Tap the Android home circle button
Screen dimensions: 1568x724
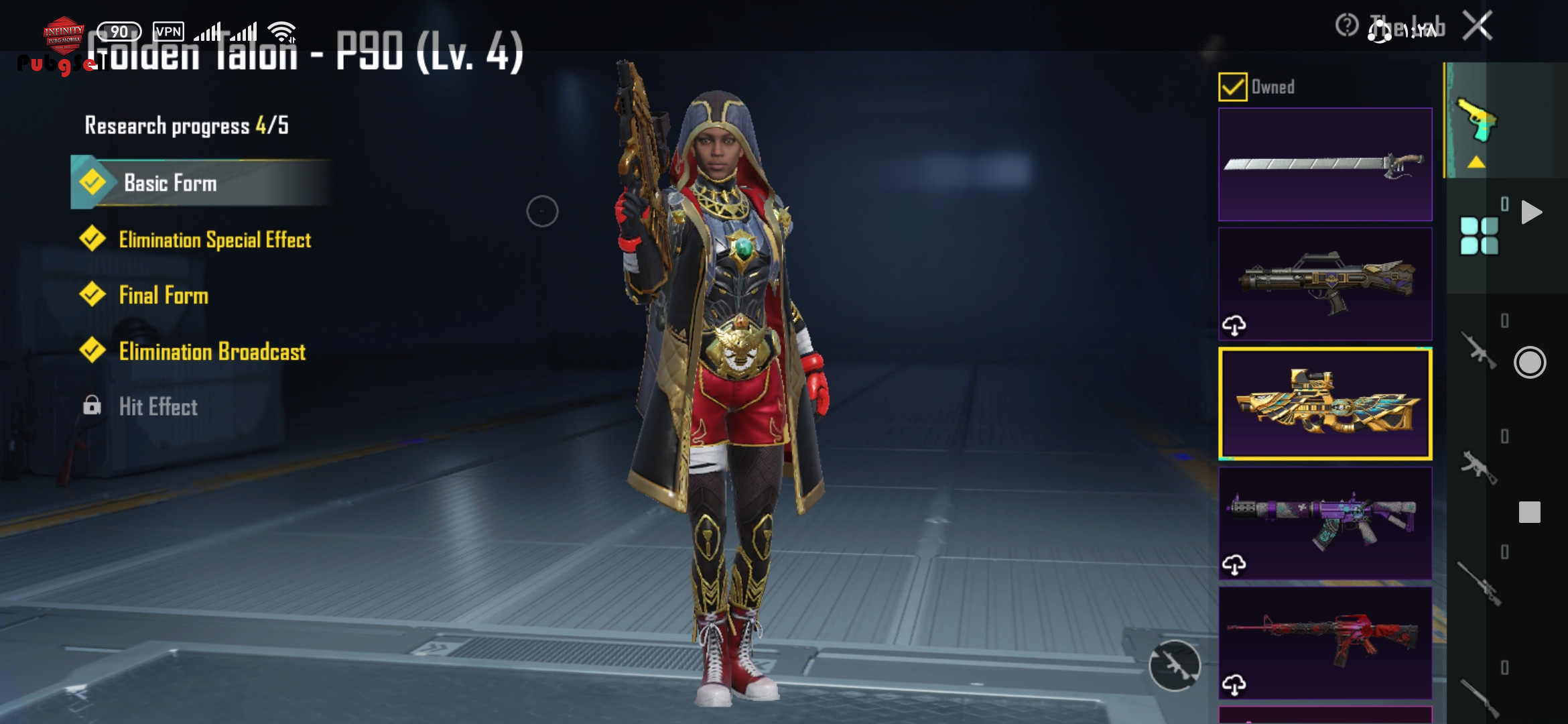point(1530,363)
